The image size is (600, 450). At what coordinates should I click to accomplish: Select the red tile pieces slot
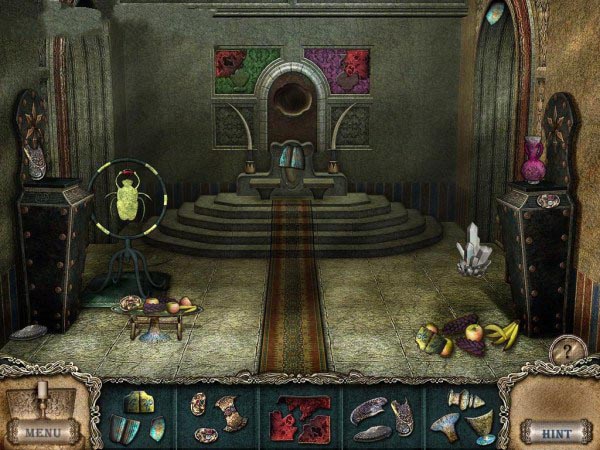pos(298,417)
